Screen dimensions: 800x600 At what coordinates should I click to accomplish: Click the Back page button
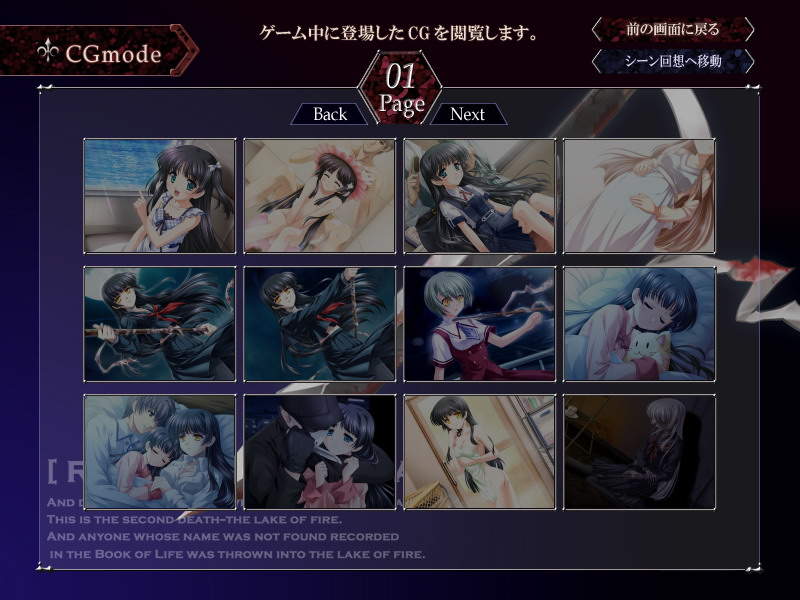(329, 114)
